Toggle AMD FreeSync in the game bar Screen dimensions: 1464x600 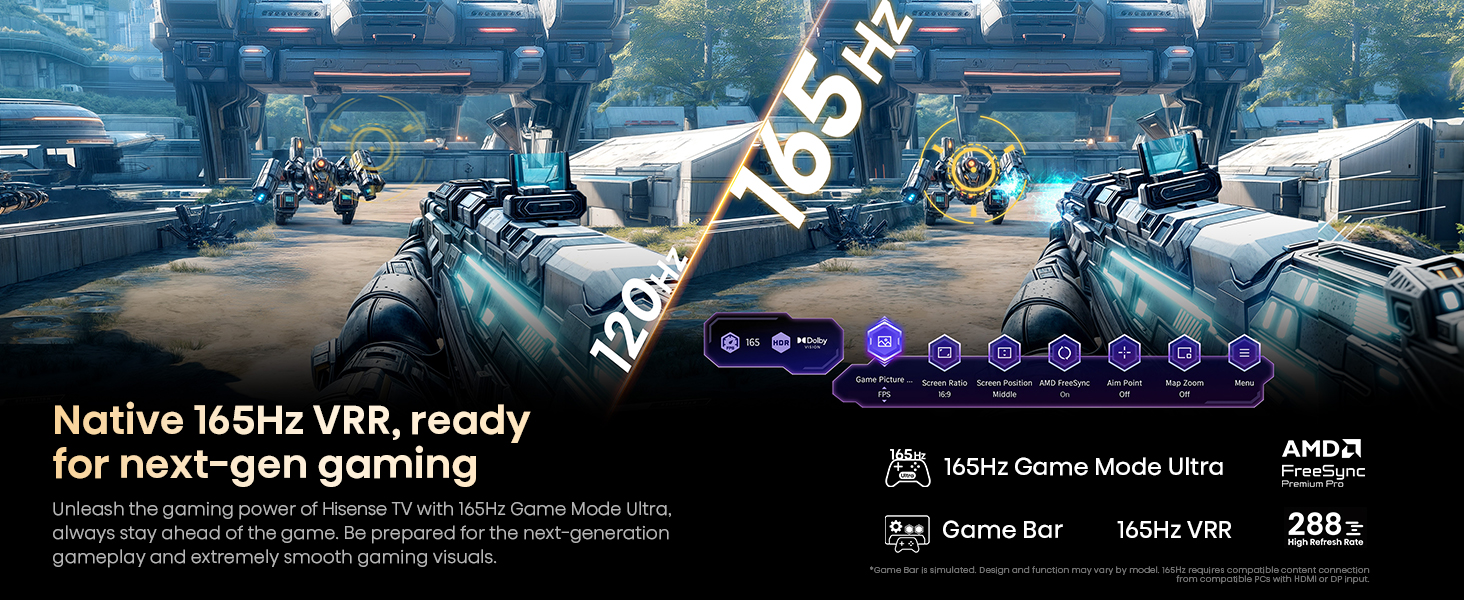(x=1063, y=353)
